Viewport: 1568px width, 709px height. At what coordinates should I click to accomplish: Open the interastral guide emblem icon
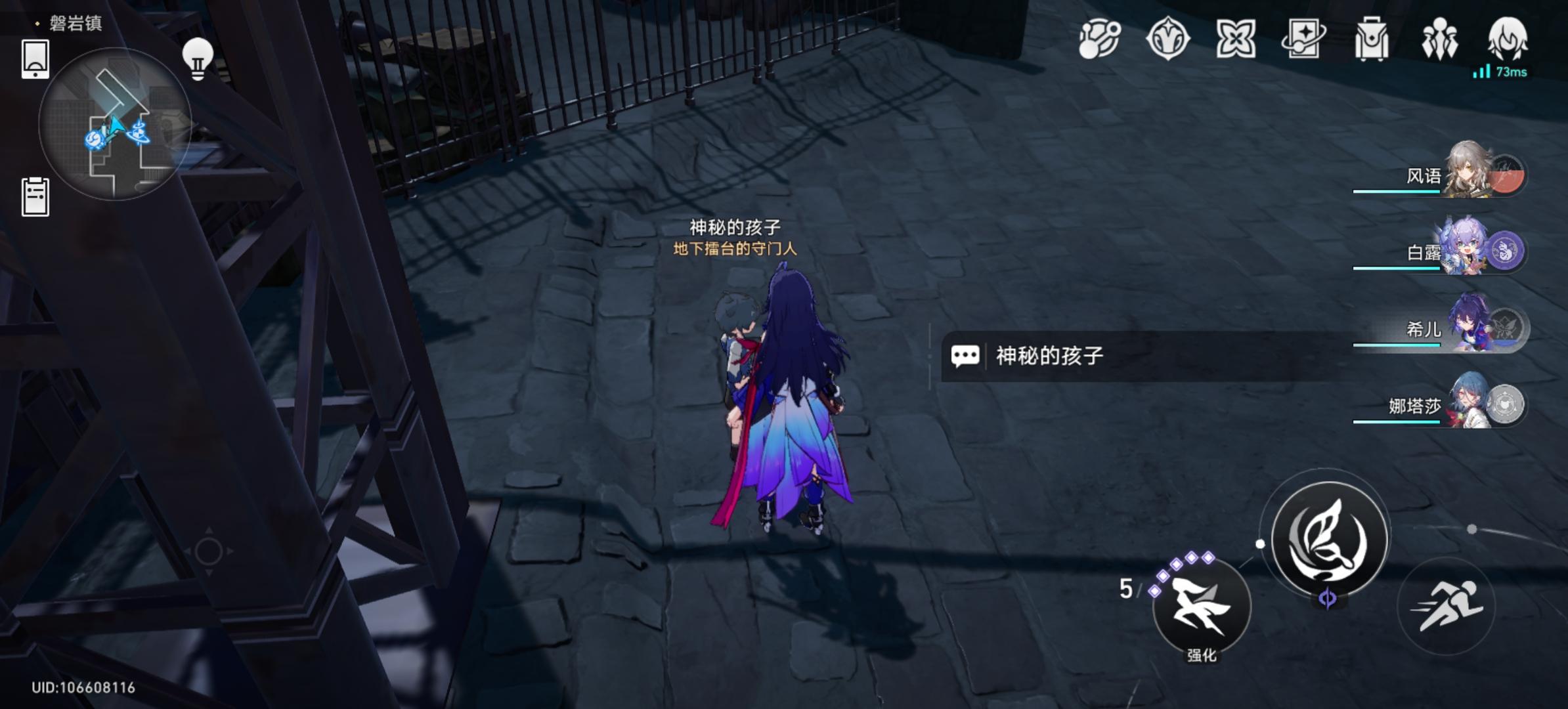(1169, 39)
